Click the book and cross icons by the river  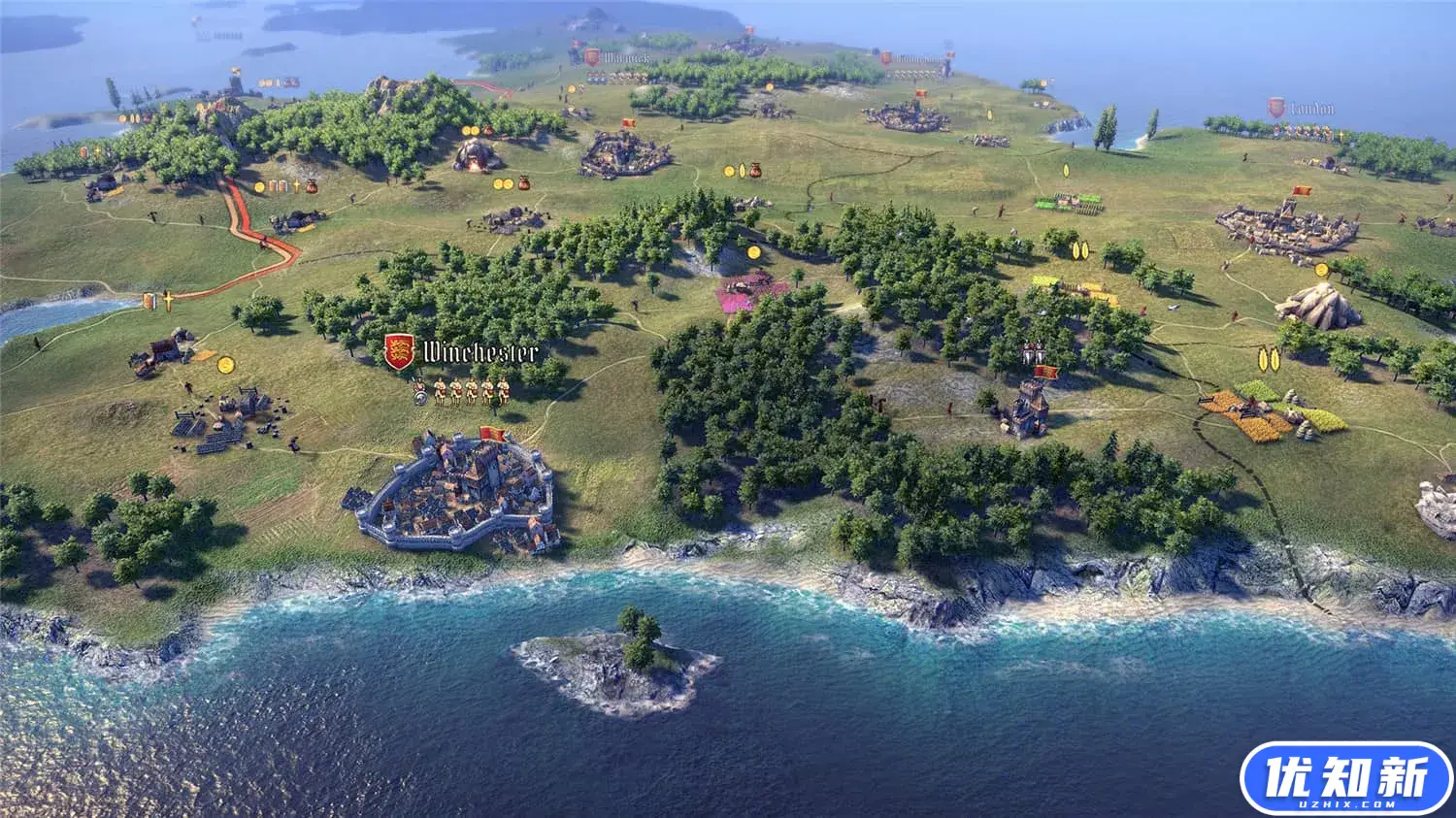pos(158,301)
